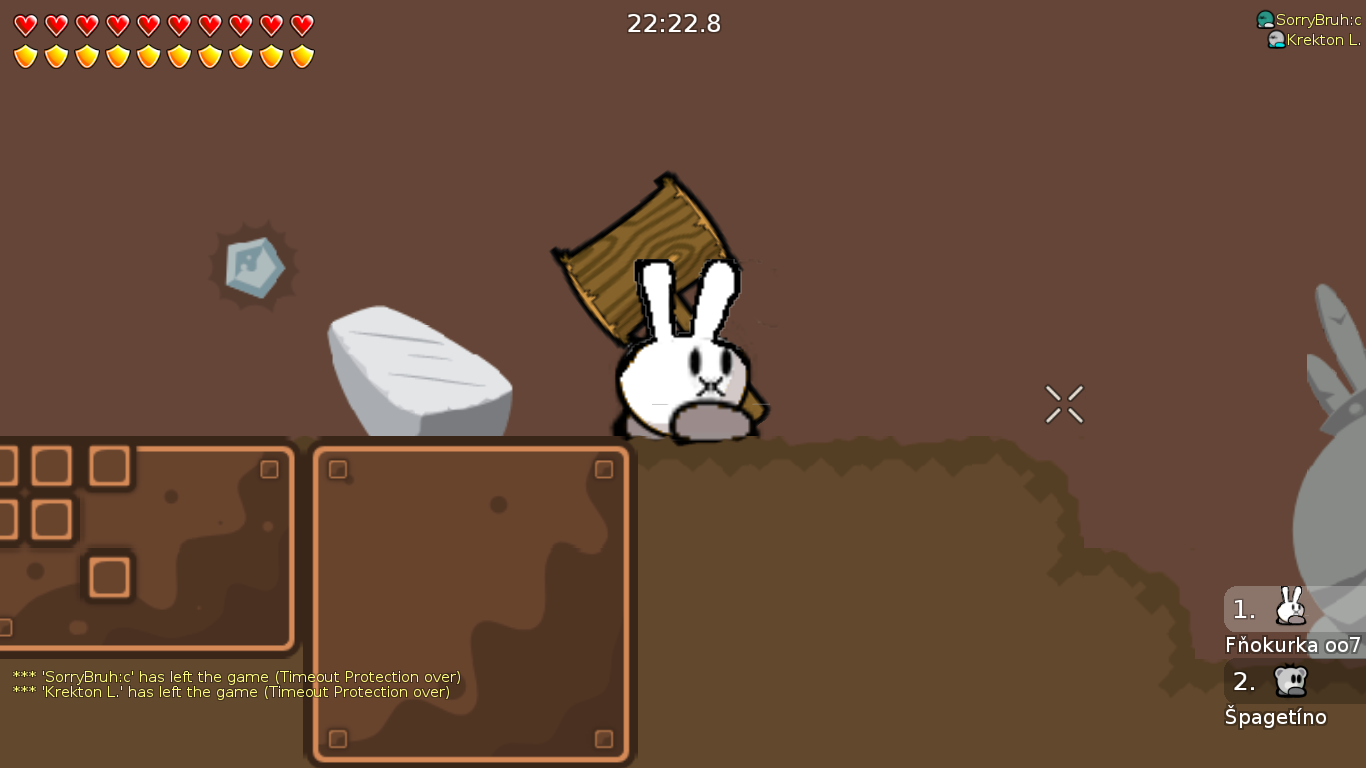Select the bunny avatar next to rank 1
Viewport: 1366px width, 768px height.
1290,608
